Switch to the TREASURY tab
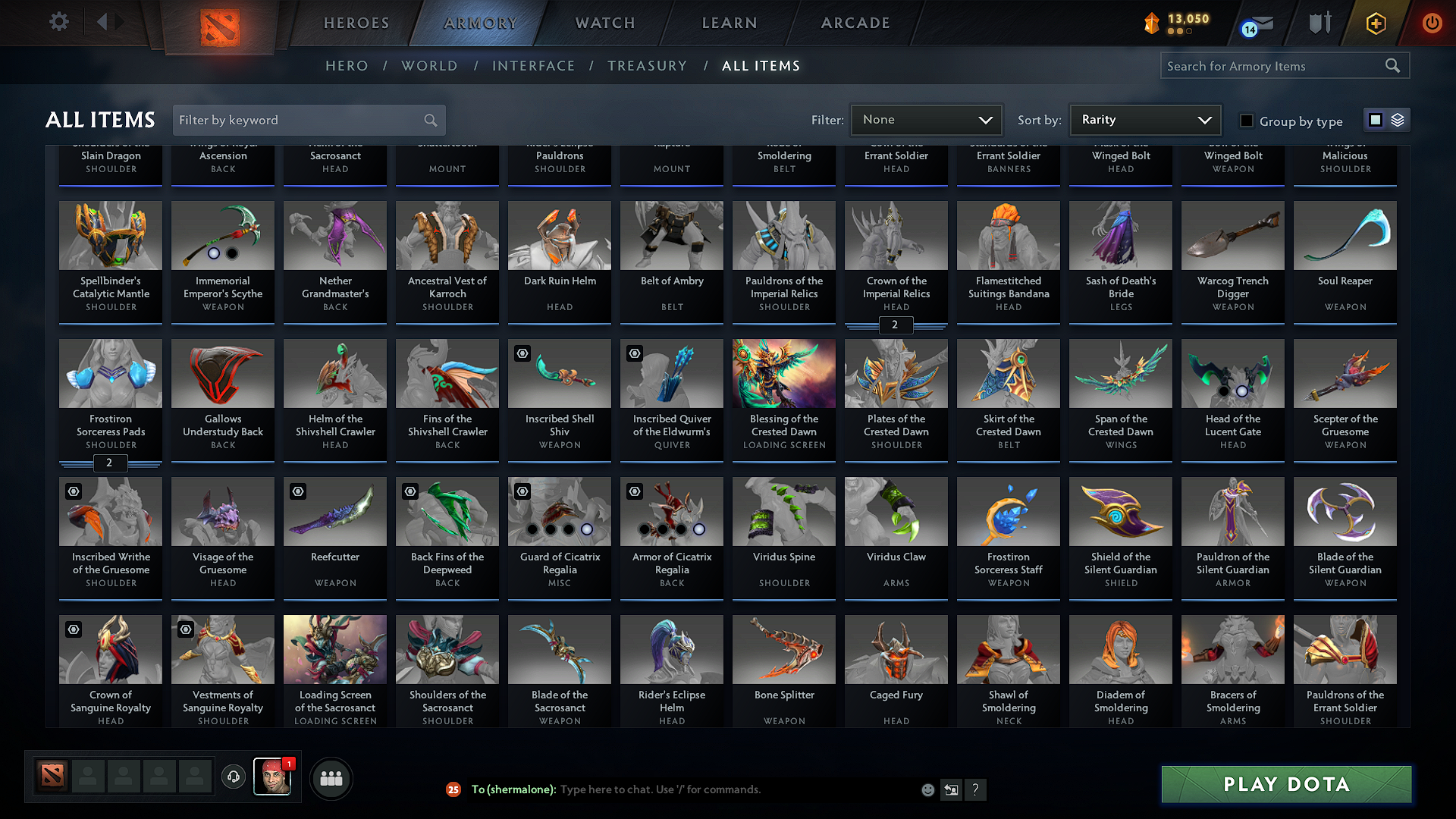Viewport: 1456px width, 819px height. (647, 65)
